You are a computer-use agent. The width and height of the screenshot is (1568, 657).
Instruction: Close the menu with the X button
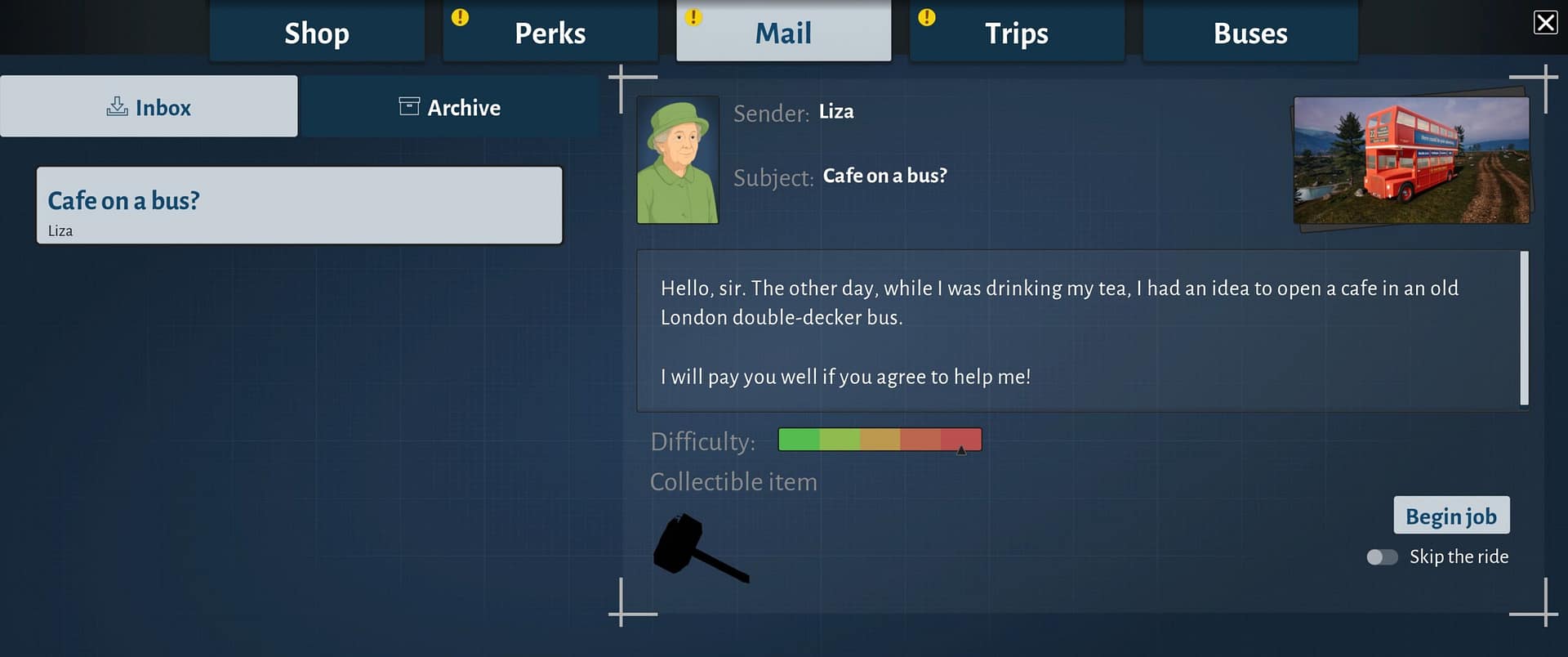point(1545,22)
